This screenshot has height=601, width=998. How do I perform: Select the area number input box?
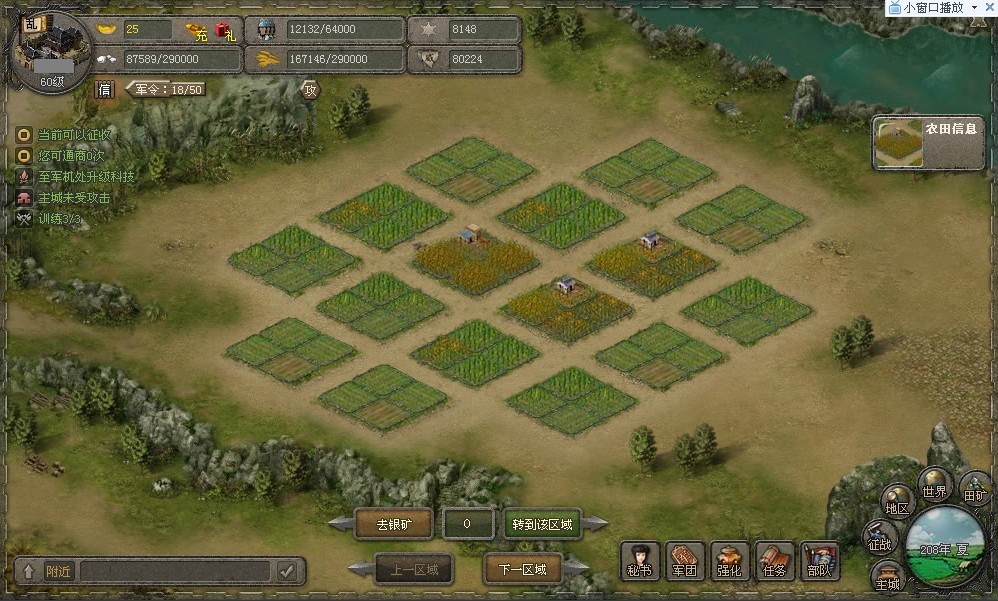click(x=467, y=523)
